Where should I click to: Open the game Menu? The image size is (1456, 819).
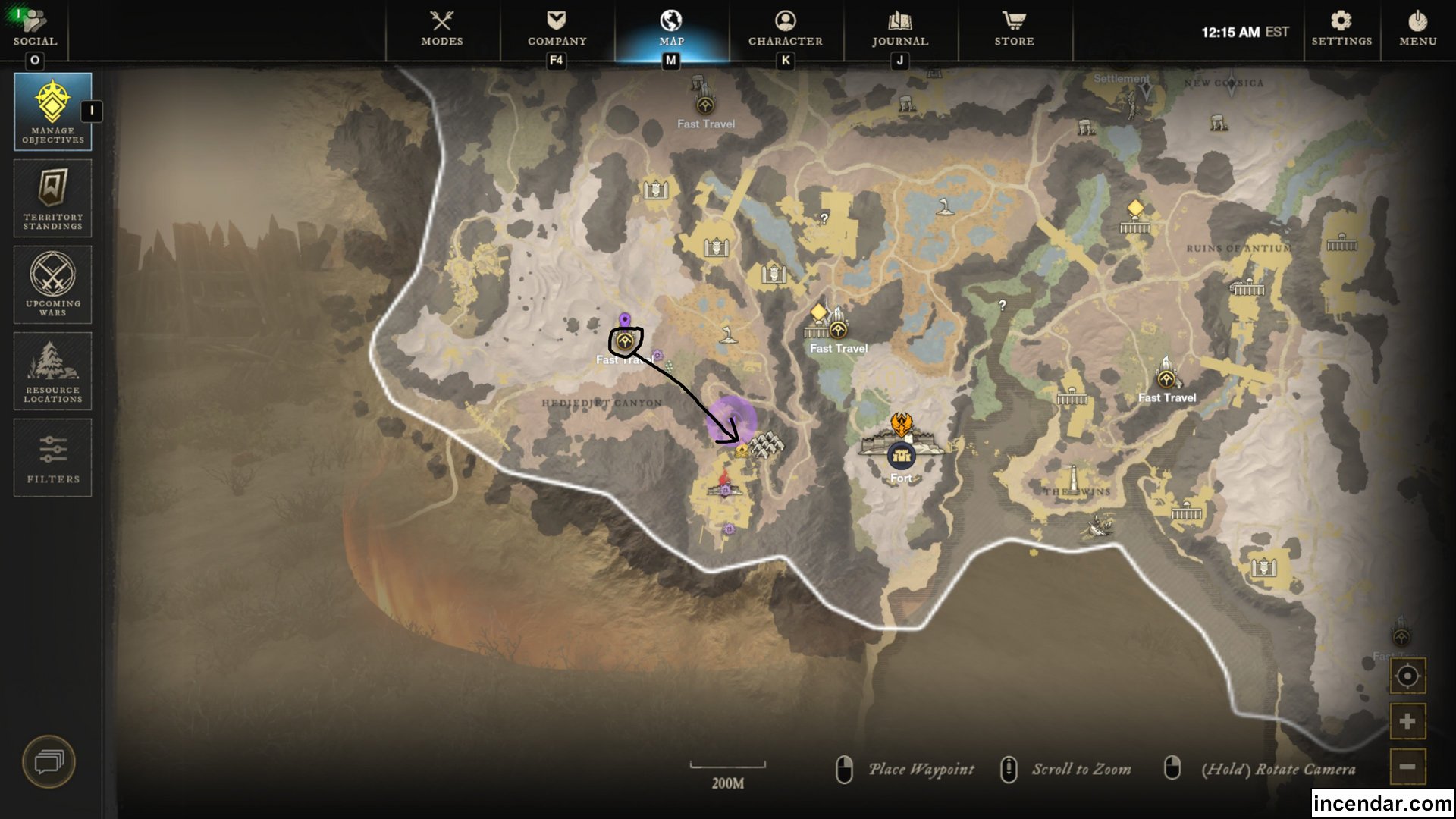[1417, 29]
